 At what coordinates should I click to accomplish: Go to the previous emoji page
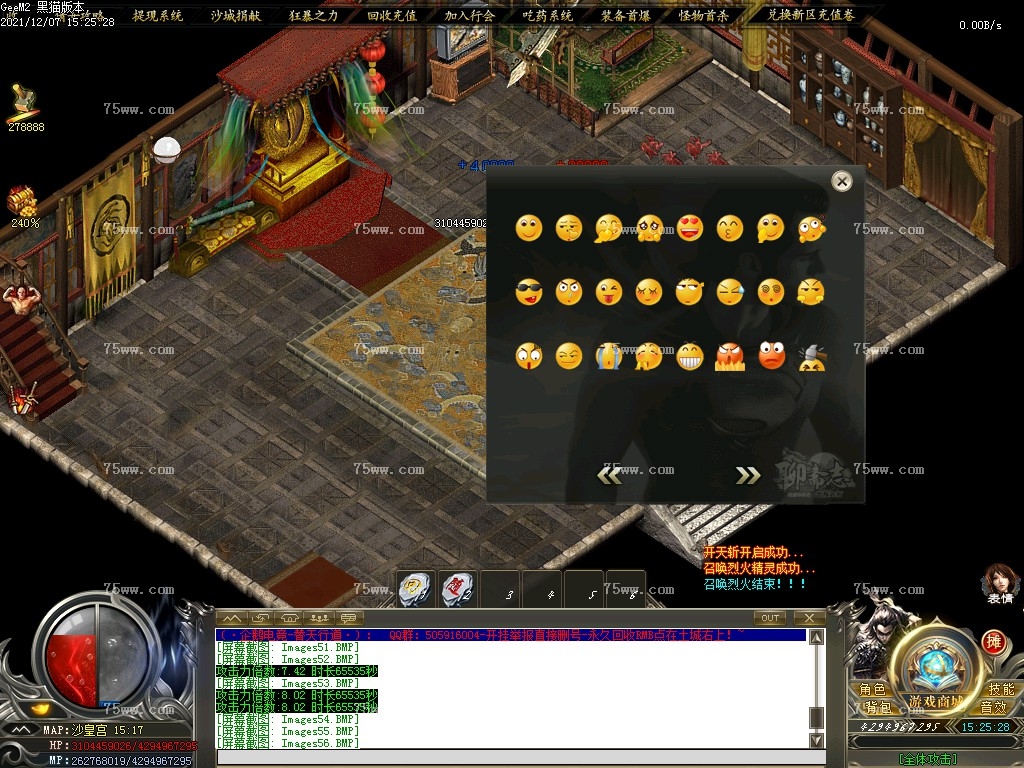point(608,475)
